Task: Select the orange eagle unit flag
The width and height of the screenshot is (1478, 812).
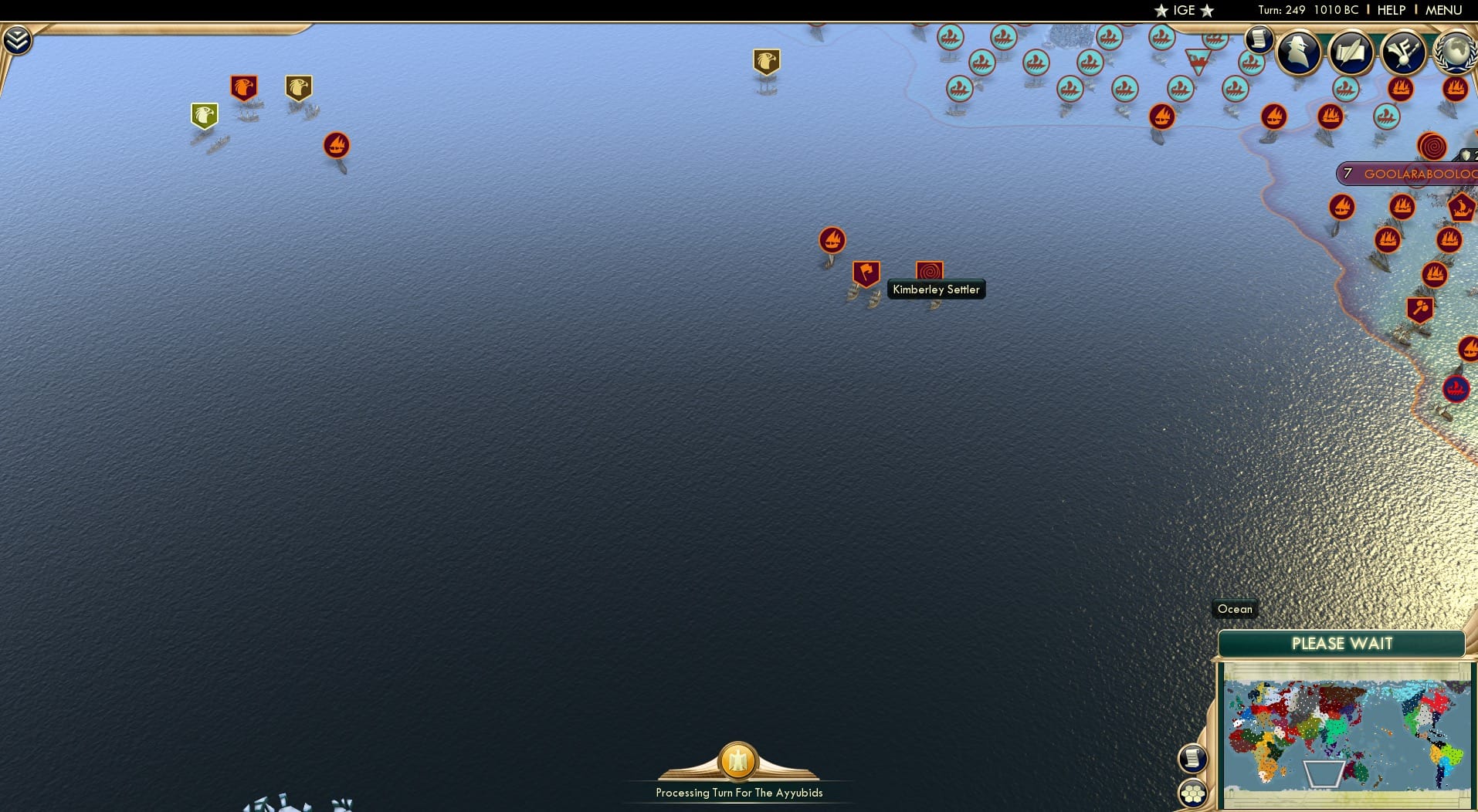Action: [x=244, y=86]
